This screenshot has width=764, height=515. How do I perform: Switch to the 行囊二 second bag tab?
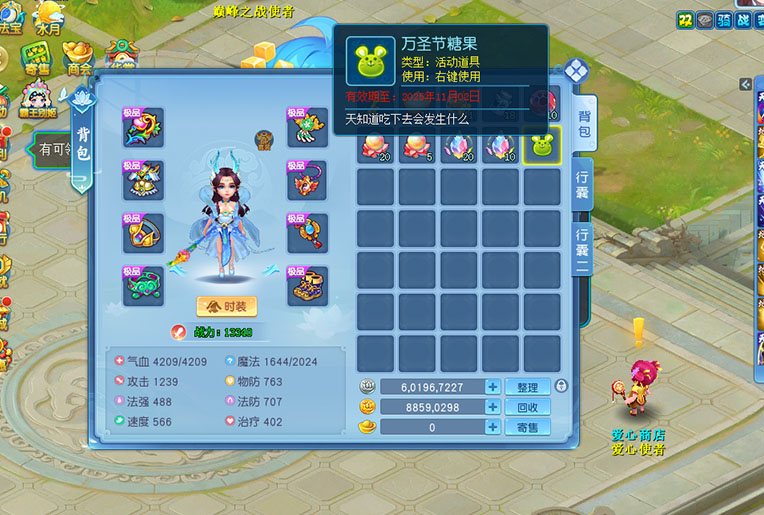point(582,243)
